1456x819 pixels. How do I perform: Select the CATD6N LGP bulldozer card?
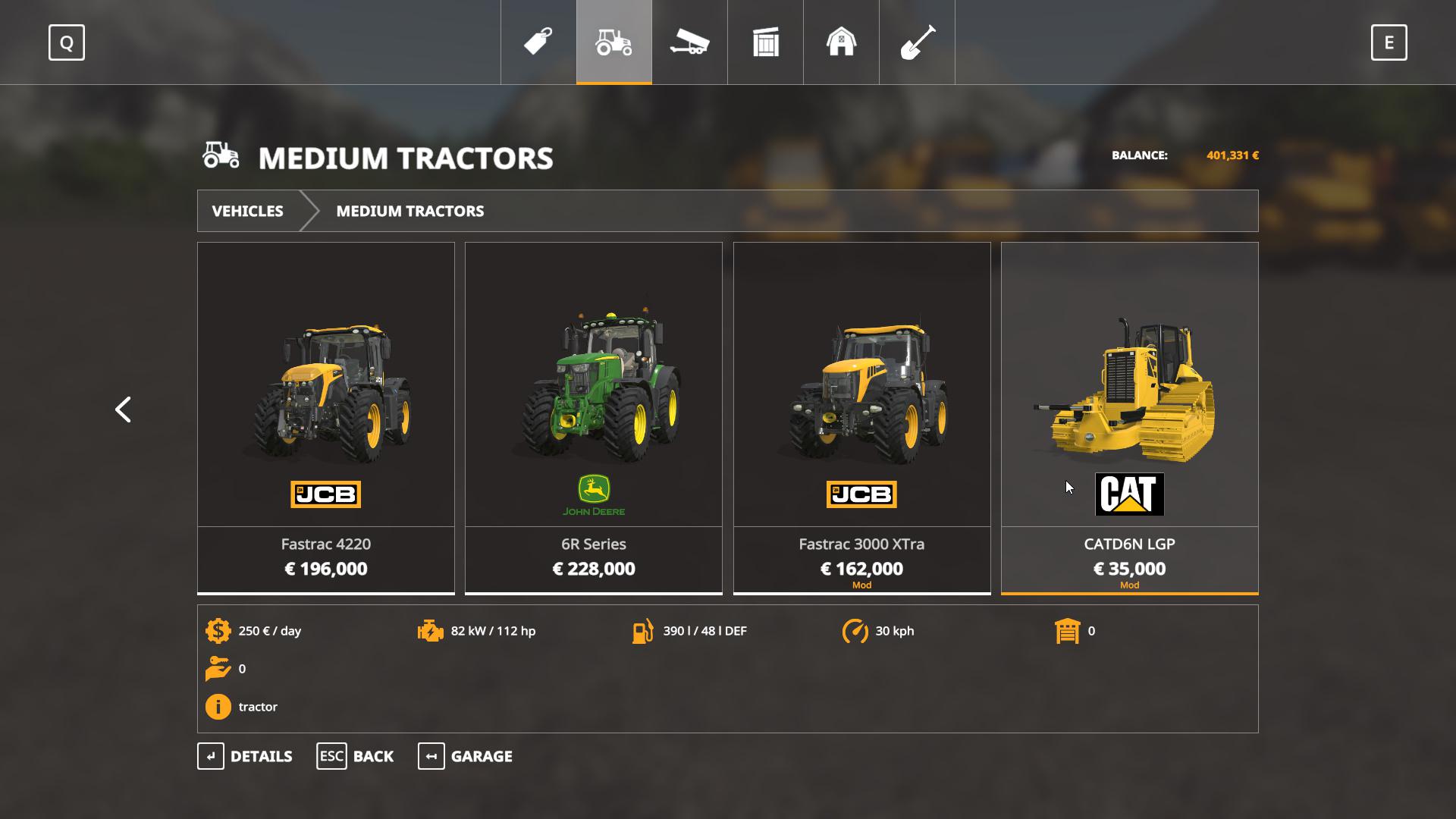(1129, 417)
